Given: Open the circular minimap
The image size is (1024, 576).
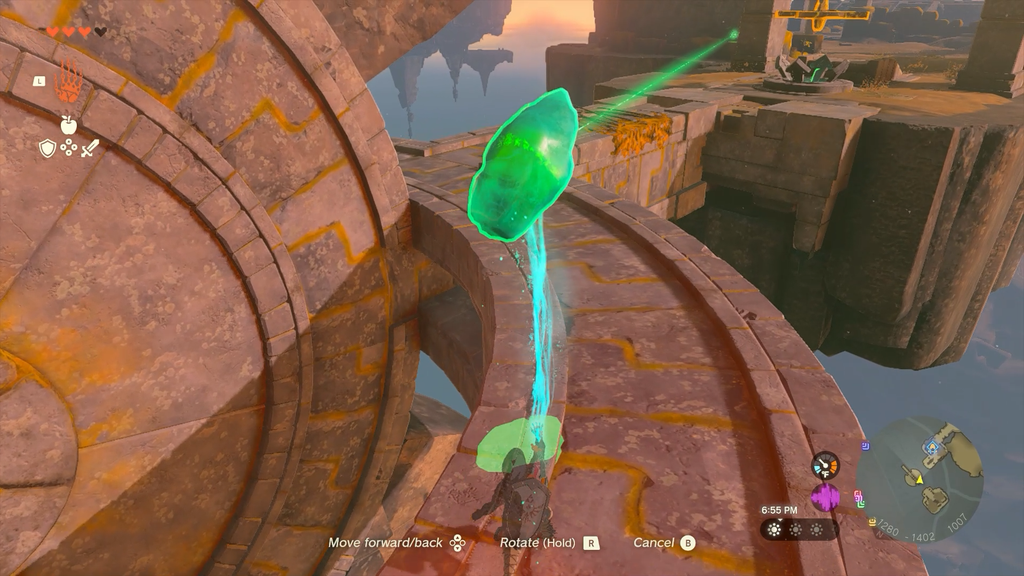Looking at the screenshot, I should pos(920,479).
